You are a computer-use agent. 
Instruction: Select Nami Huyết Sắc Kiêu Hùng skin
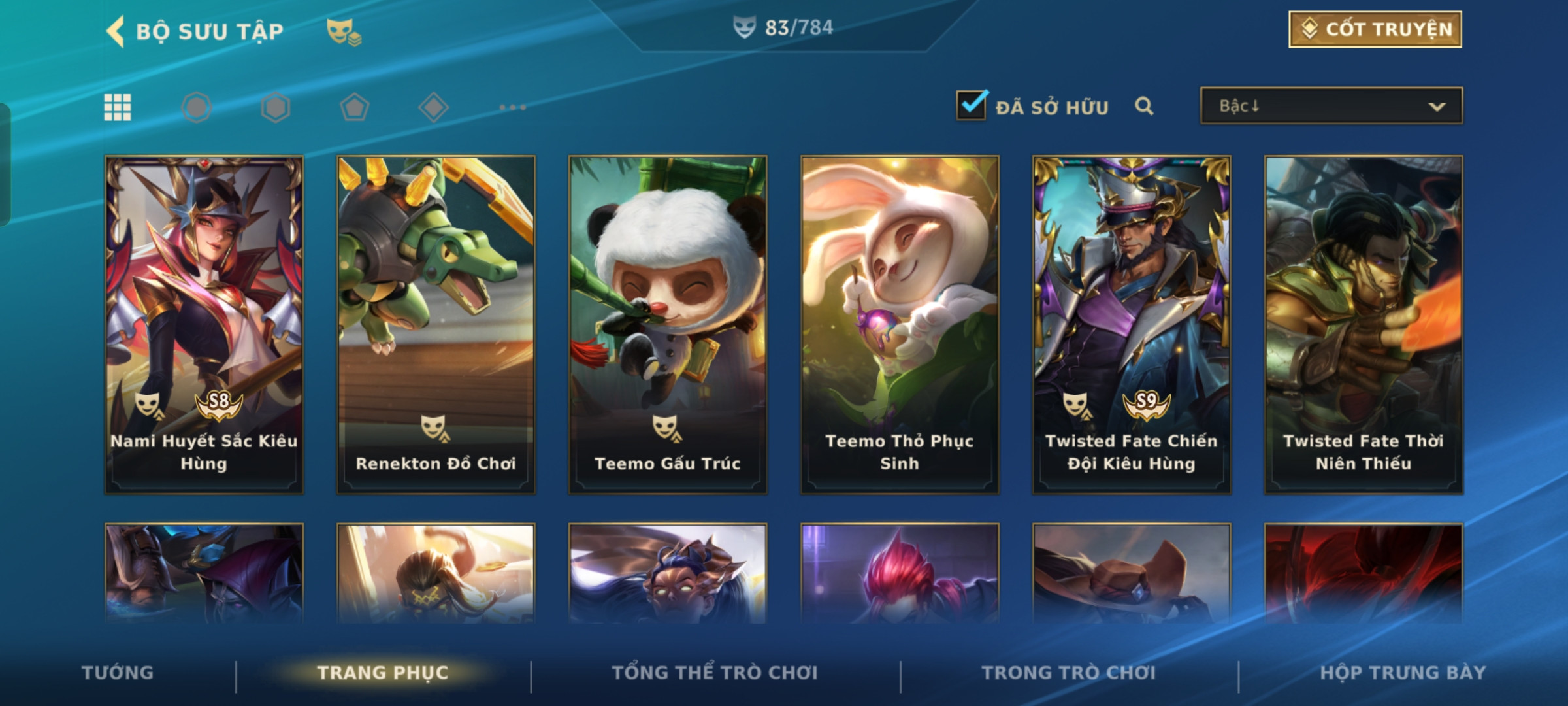tap(204, 324)
